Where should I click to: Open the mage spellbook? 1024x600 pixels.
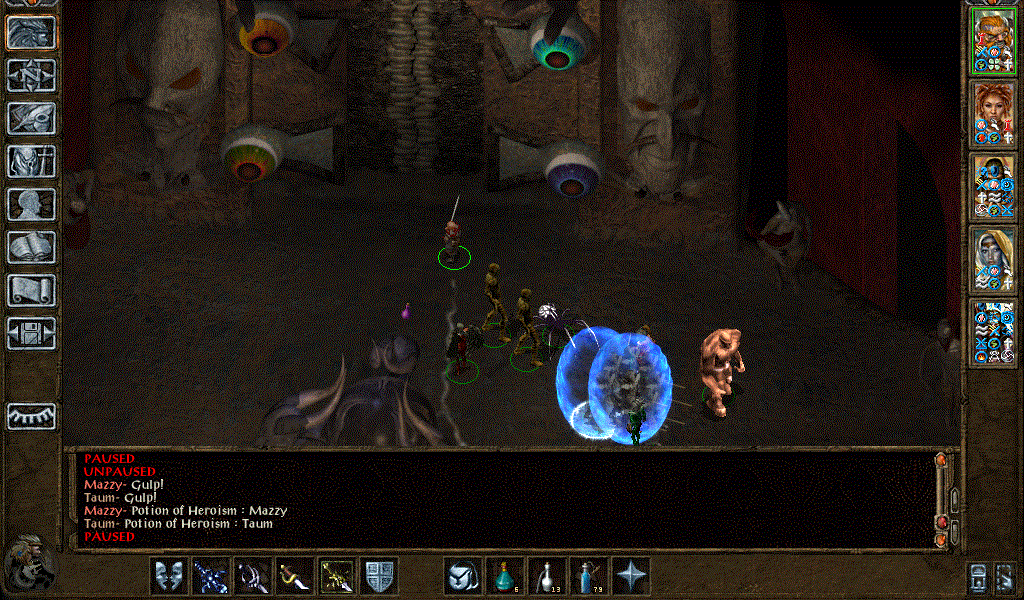point(32,247)
